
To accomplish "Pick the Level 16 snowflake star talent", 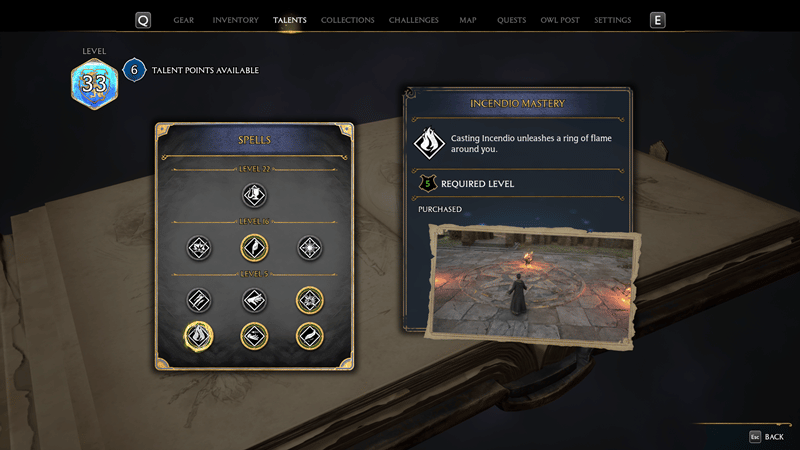I will [x=309, y=247].
